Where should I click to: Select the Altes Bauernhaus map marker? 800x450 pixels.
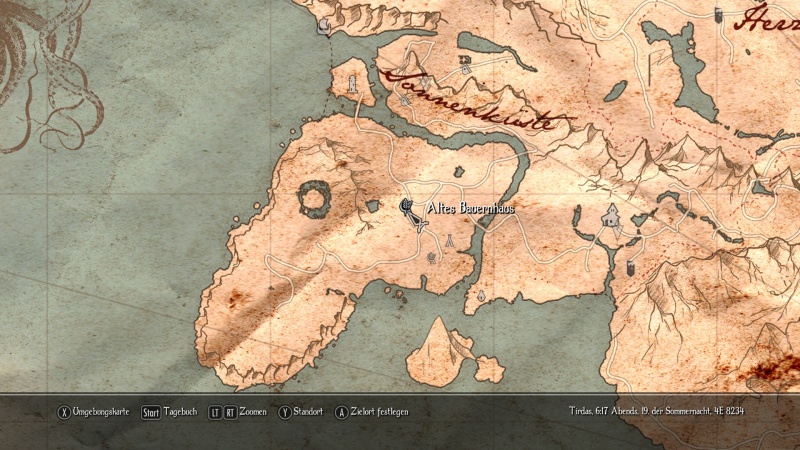[x=408, y=206]
